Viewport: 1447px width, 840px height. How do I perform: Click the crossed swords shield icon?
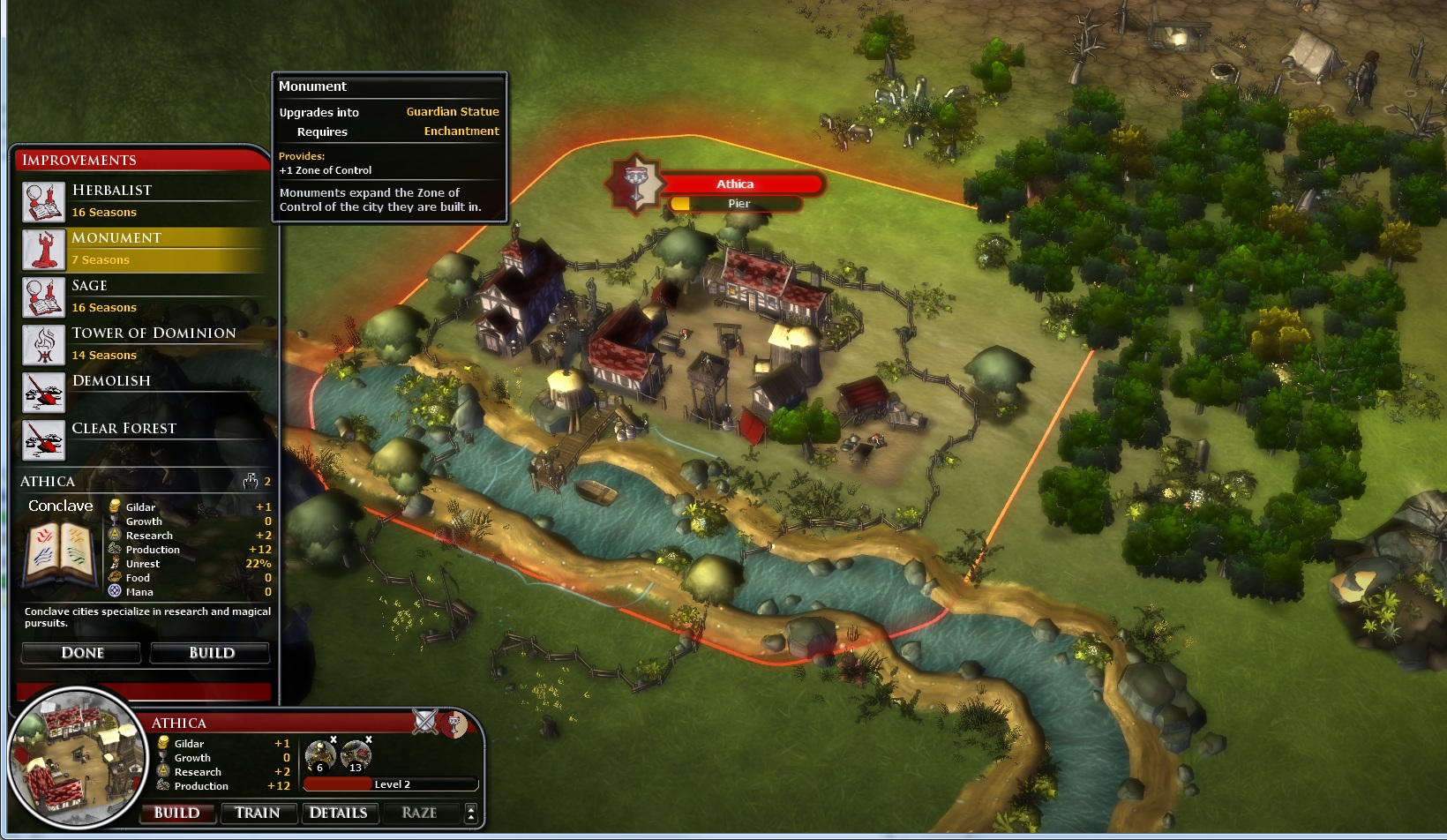click(426, 722)
